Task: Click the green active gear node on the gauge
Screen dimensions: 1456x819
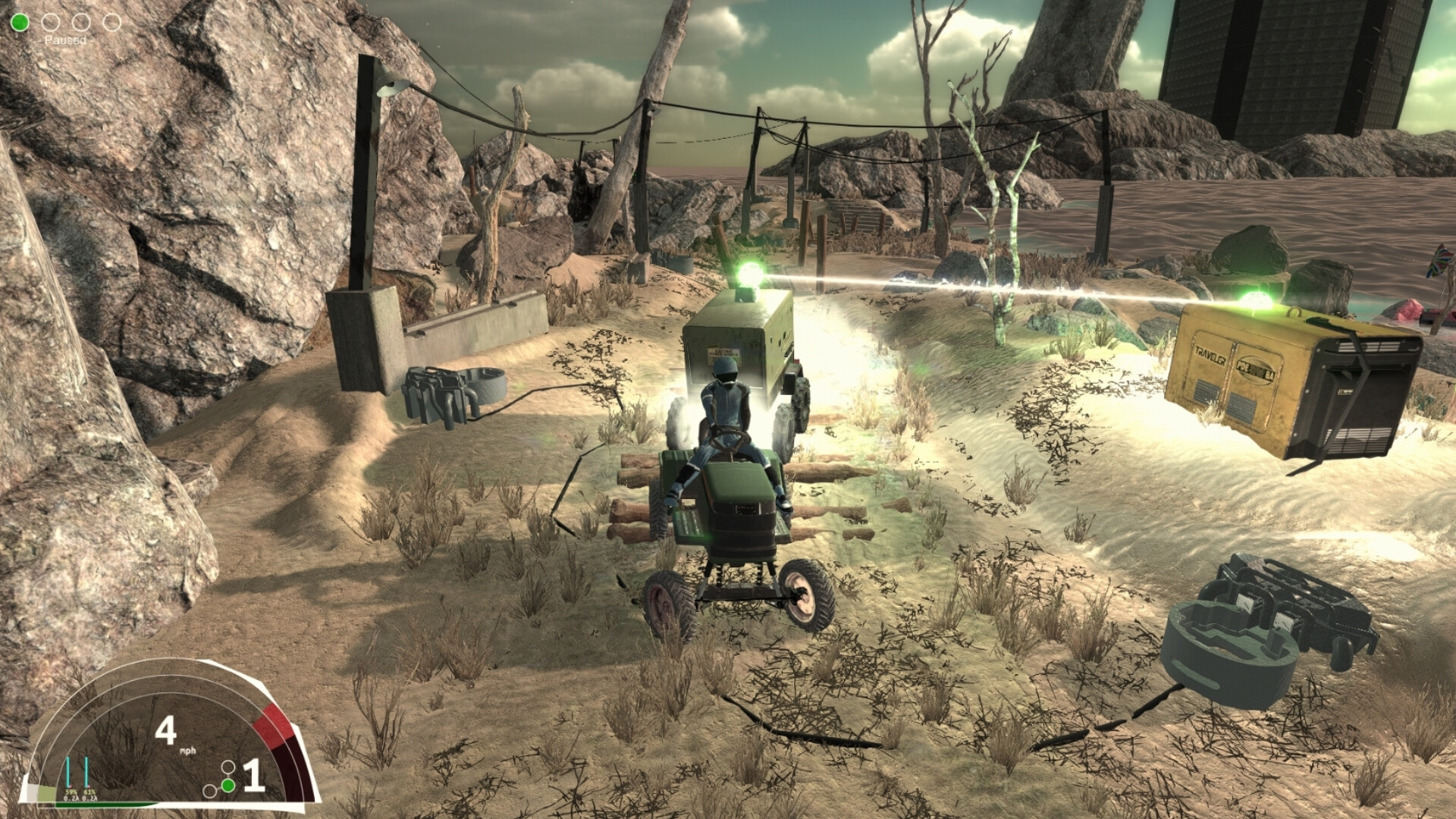Action: coord(228,786)
